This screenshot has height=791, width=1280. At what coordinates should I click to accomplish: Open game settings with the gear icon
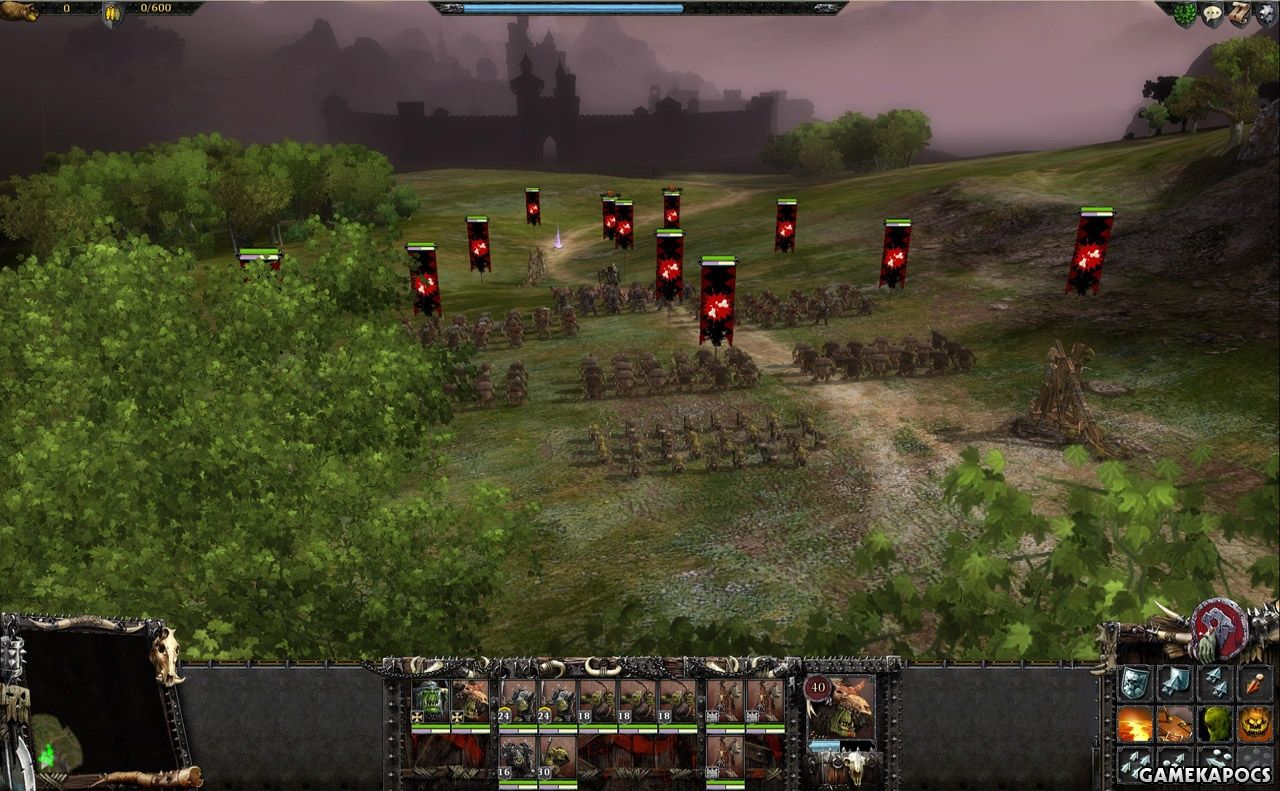[x=1265, y=11]
